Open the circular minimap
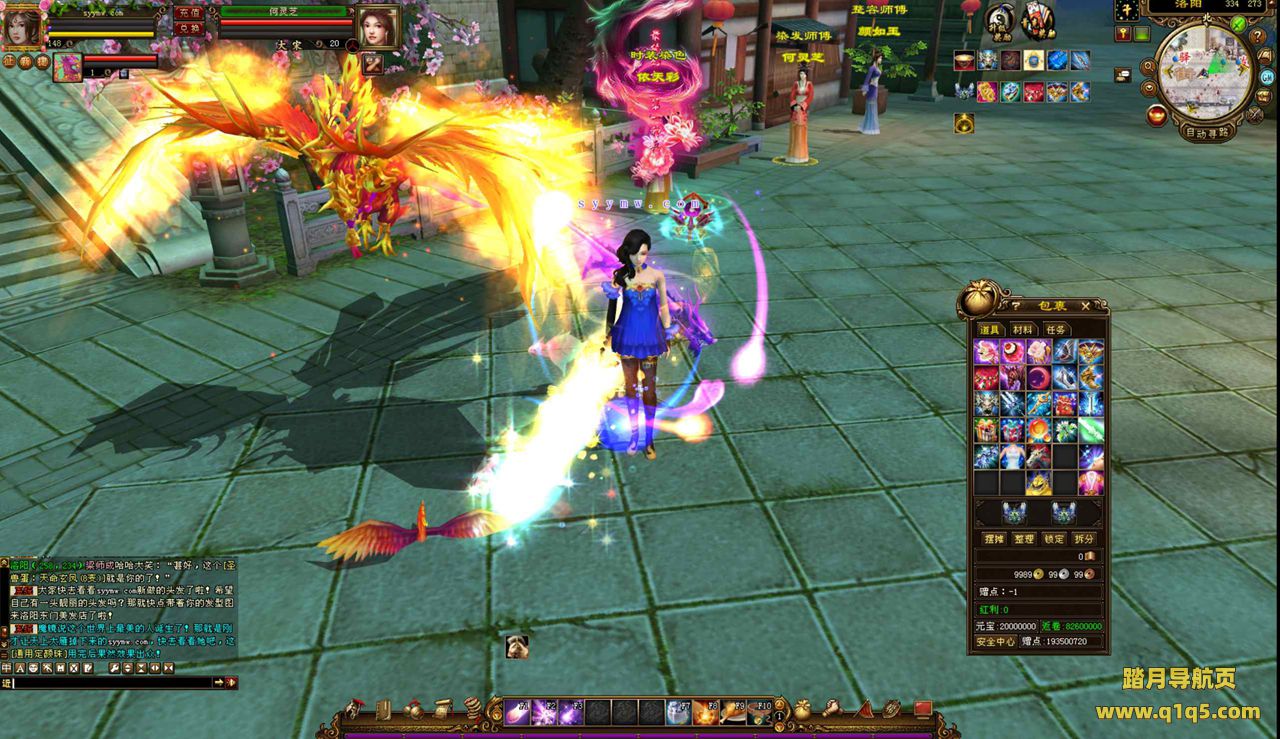The image size is (1280, 739). 1204,72
